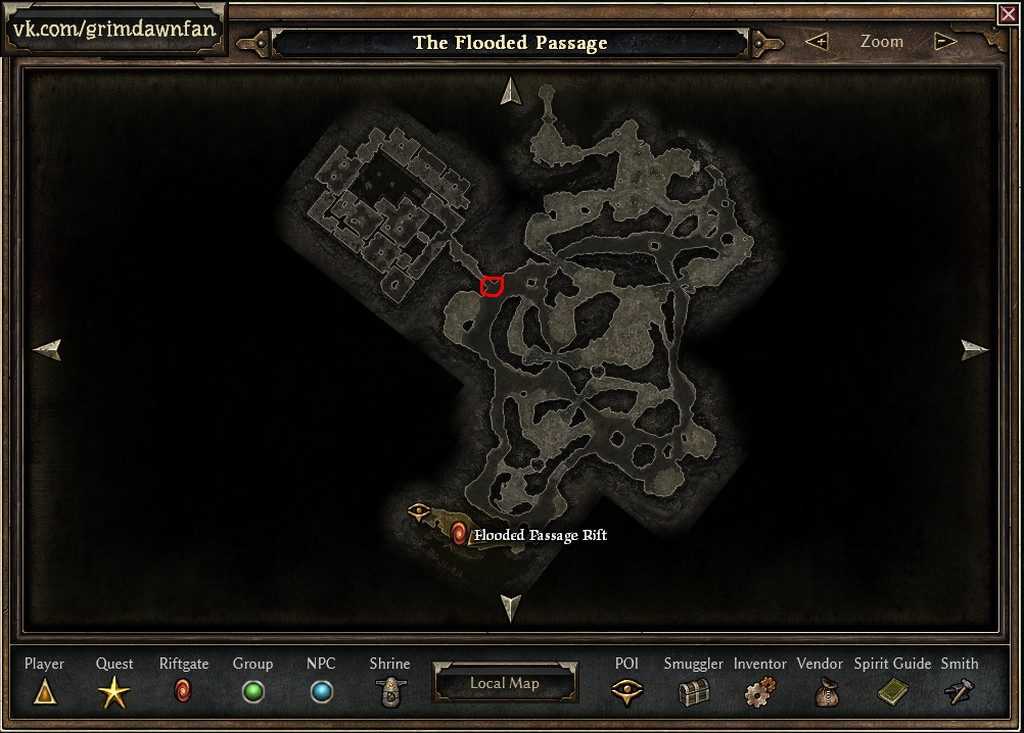Screen dimensions: 1024x733
Task: Show next map with title right arrow
Action: tap(767, 43)
